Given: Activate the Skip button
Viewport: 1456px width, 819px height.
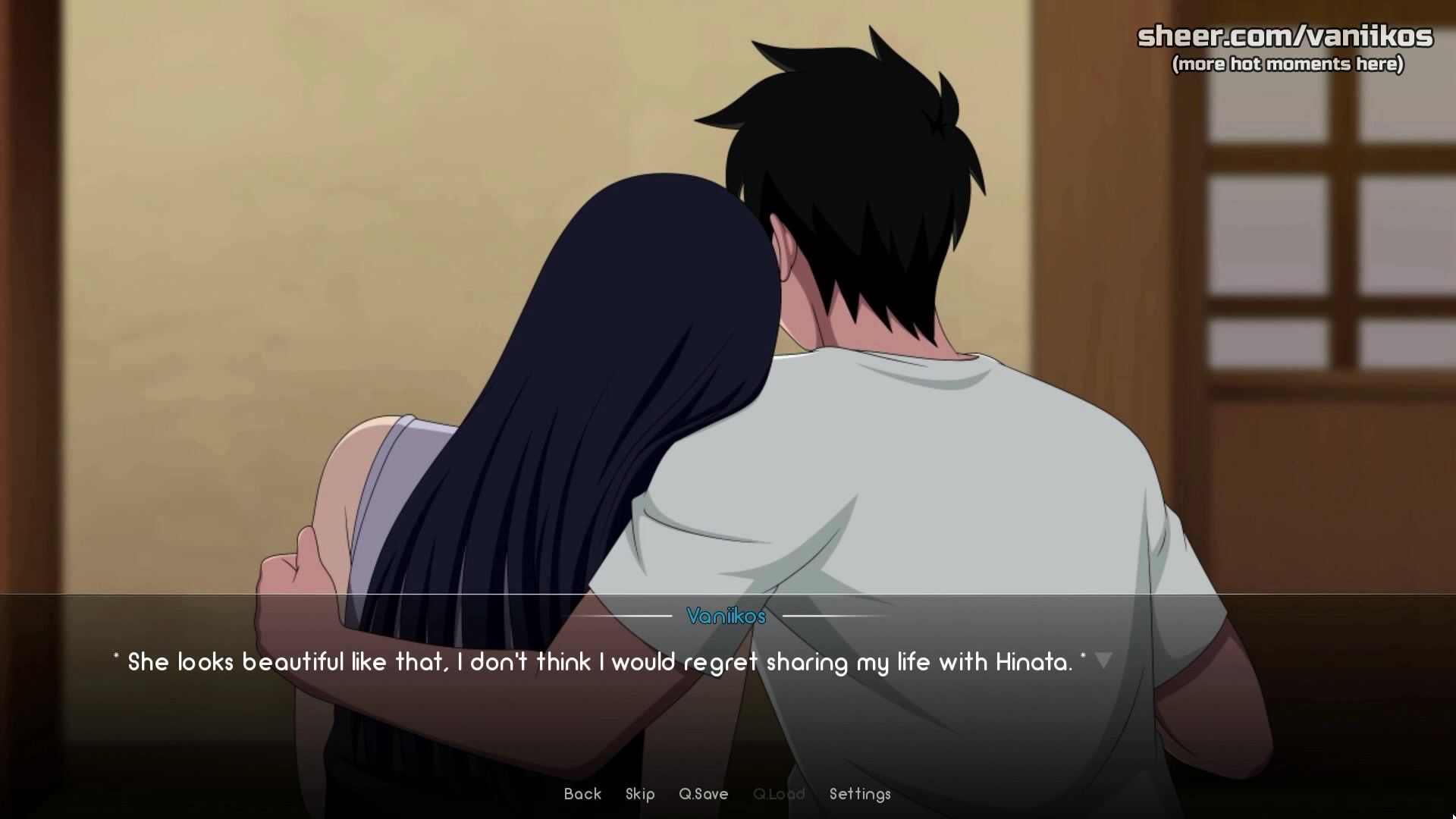Looking at the screenshot, I should pos(640,794).
